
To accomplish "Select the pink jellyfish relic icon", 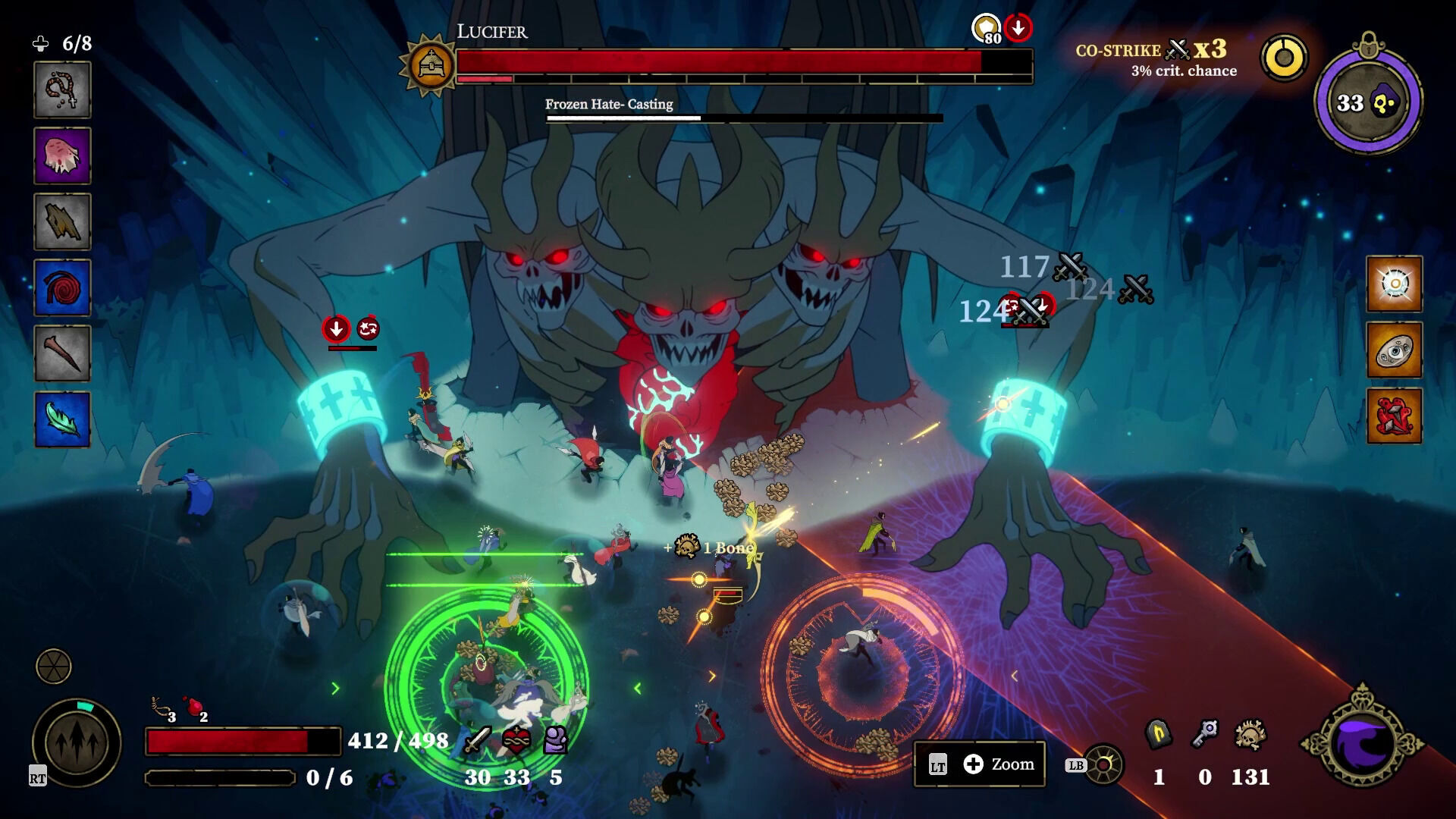I will click(x=62, y=155).
